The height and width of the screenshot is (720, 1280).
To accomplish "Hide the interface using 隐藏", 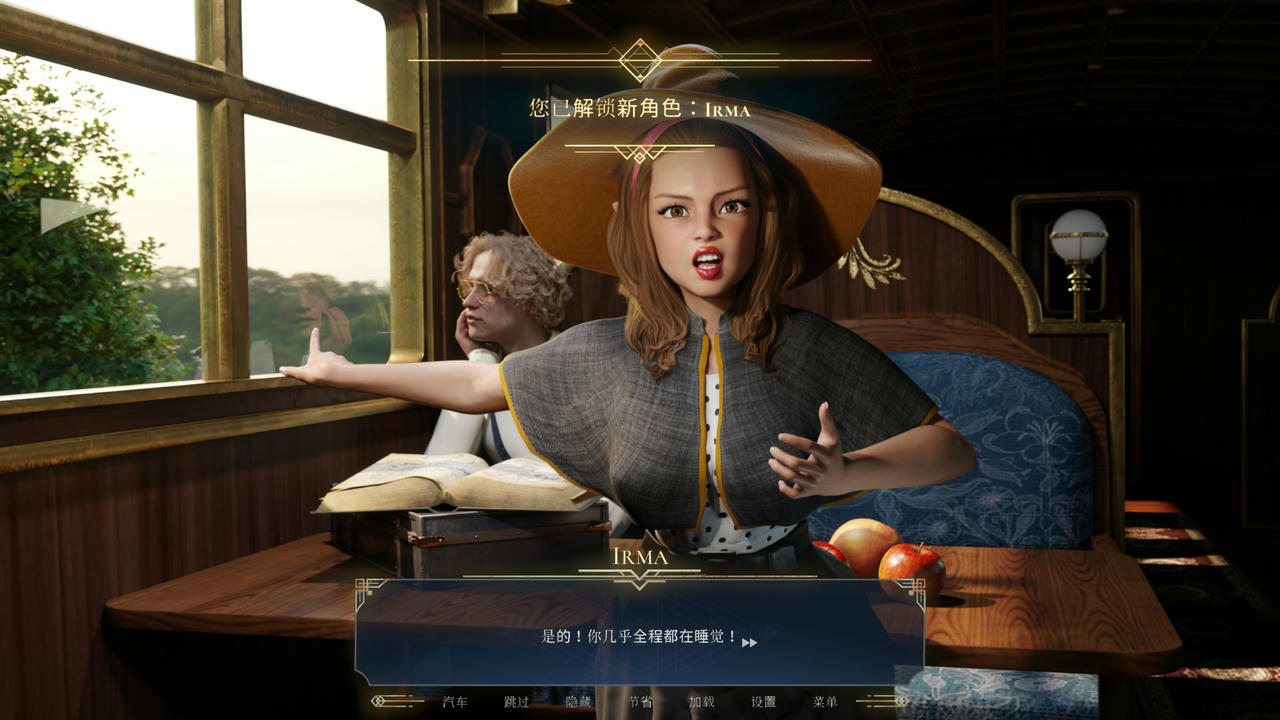I will (580, 702).
